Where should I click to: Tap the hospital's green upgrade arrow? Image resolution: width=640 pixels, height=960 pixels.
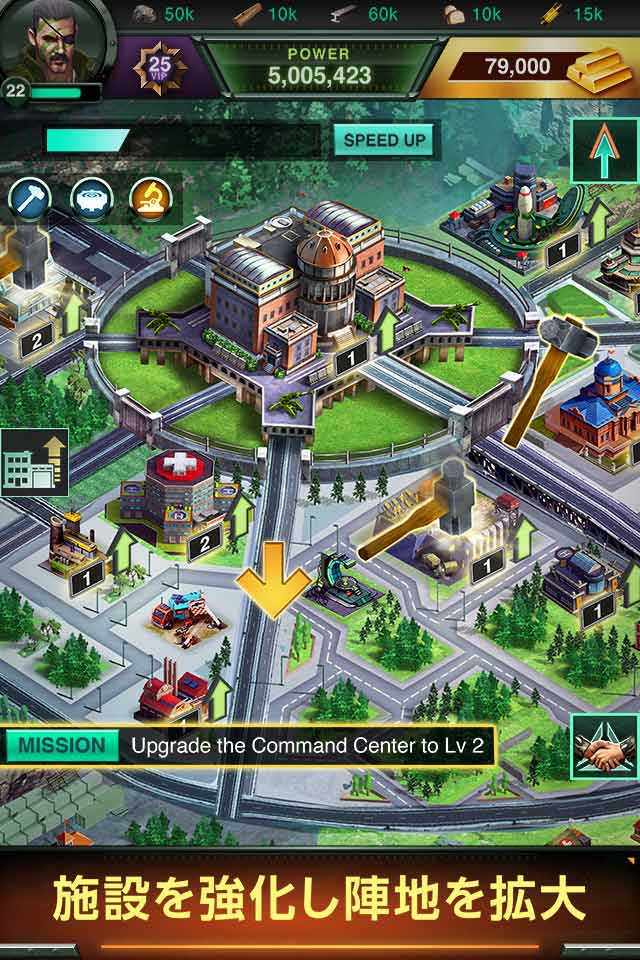240,512
